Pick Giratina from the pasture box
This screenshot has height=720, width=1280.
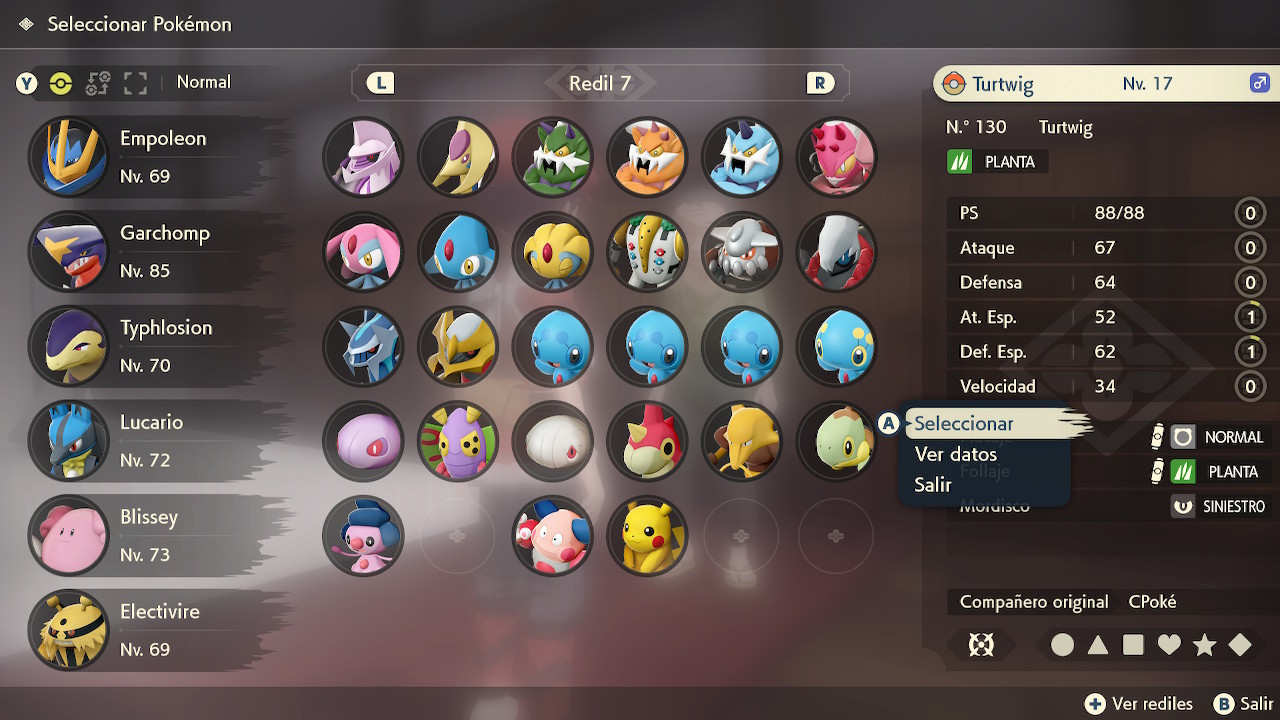click(x=458, y=346)
